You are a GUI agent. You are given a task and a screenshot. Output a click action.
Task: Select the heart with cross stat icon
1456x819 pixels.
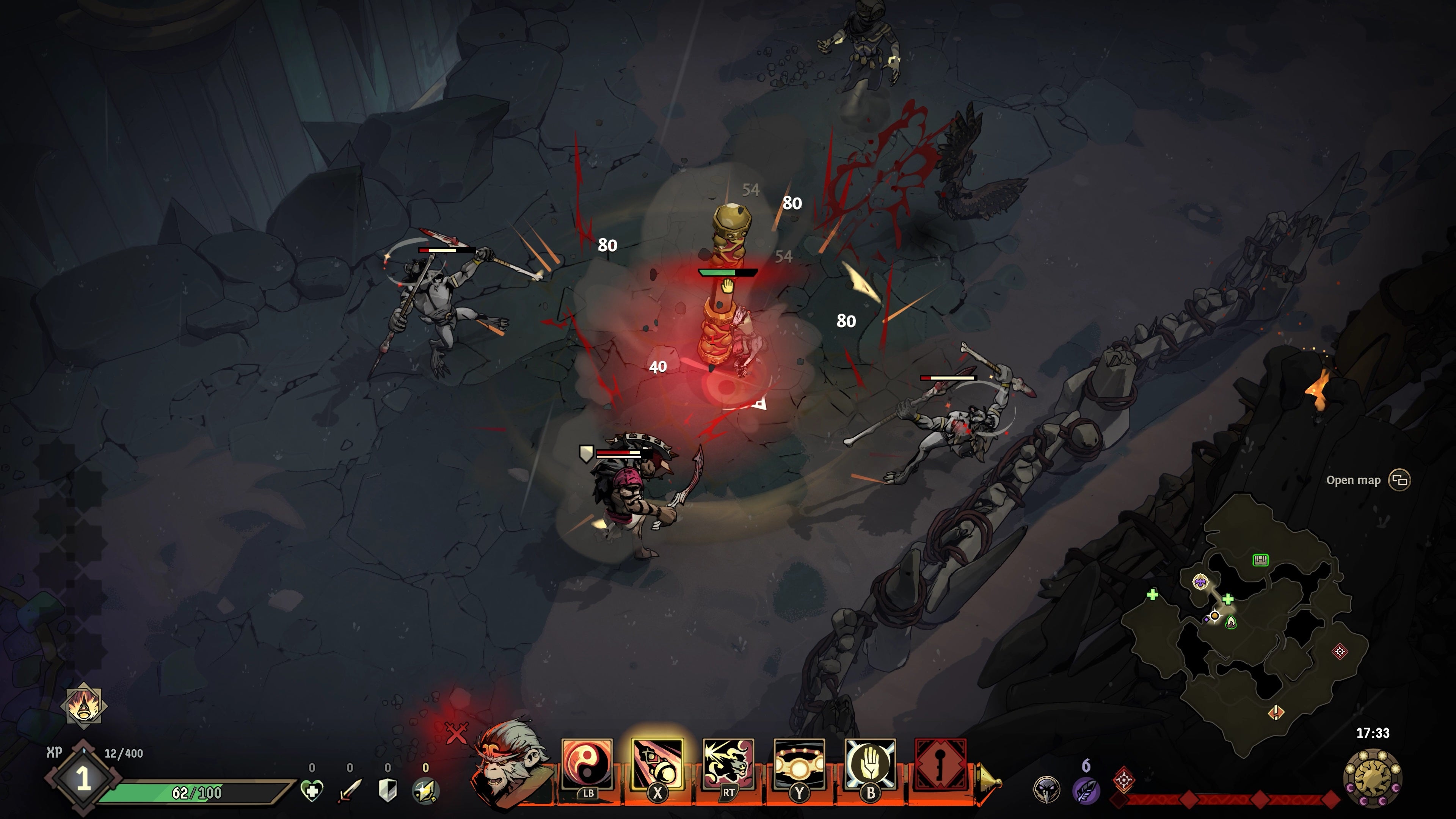(312, 790)
